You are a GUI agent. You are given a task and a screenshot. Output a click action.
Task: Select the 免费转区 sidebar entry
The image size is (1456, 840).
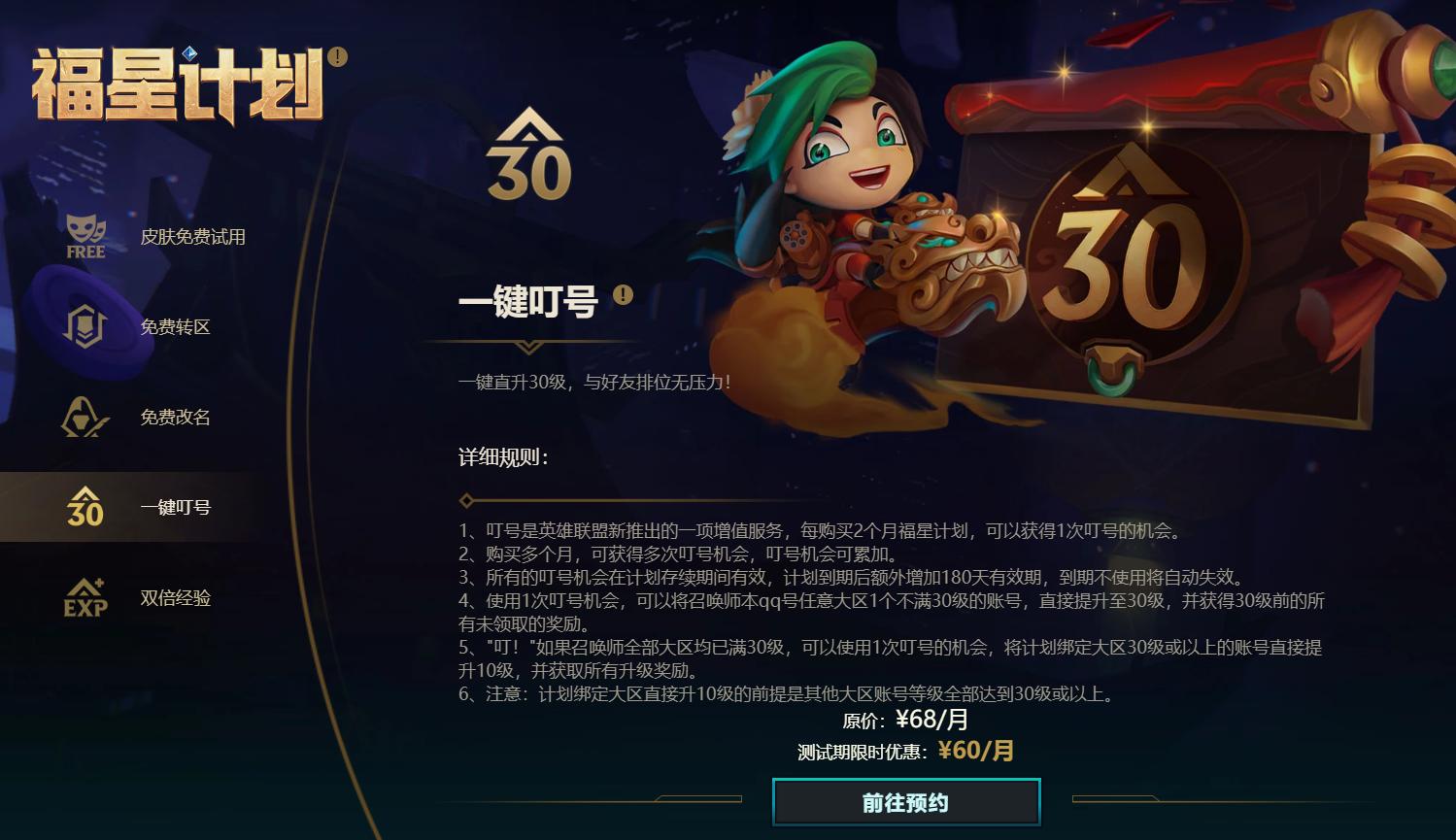(174, 327)
